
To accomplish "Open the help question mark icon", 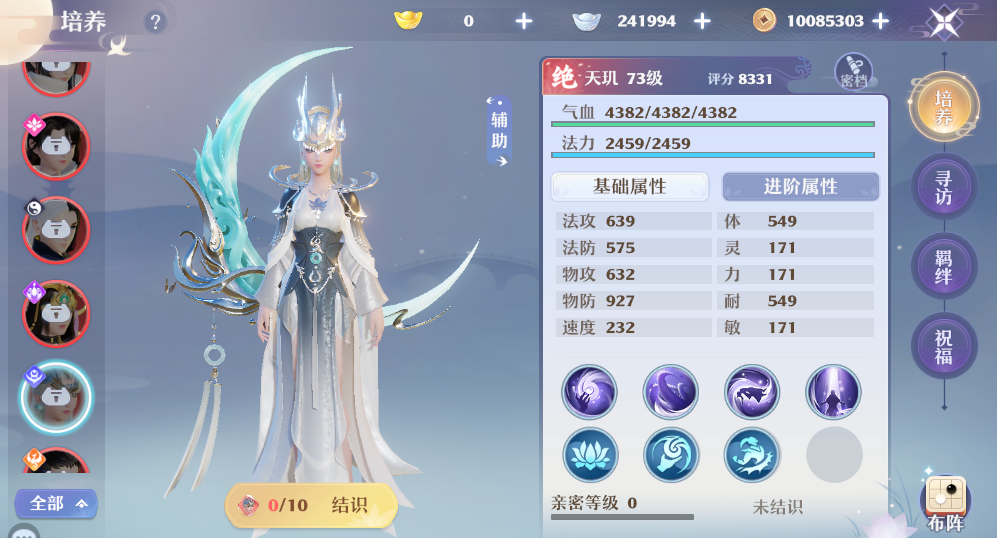I will [x=155, y=21].
